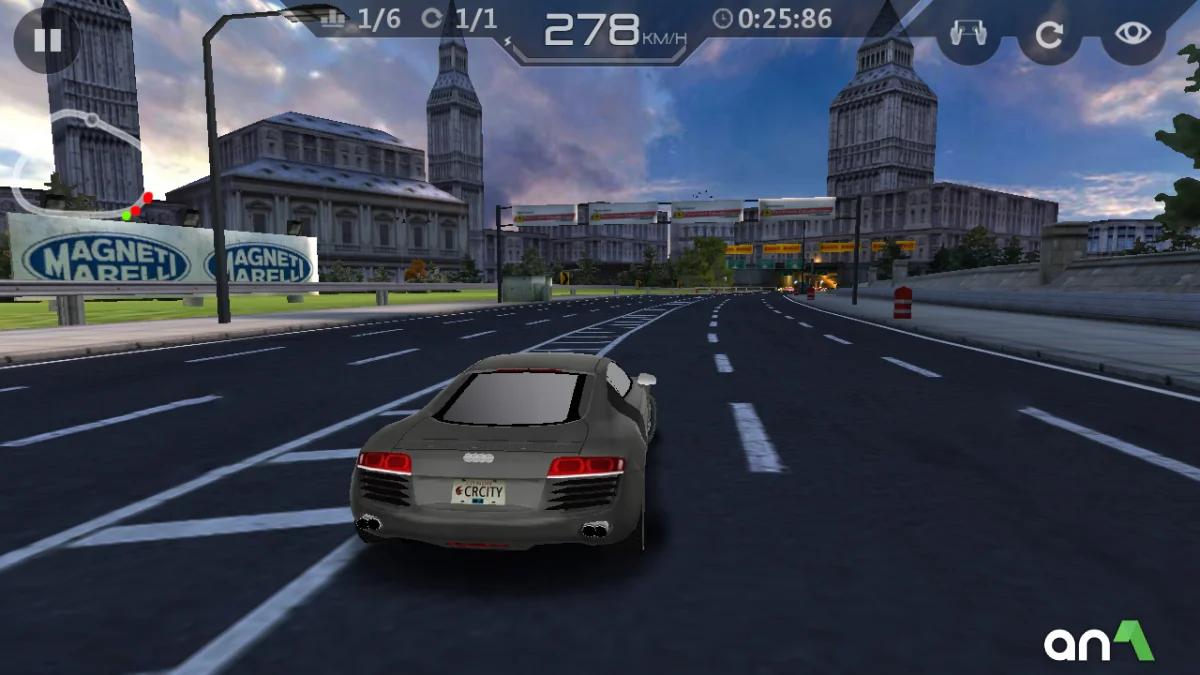
Task: Pause the race
Action: click(x=47, y=40)
